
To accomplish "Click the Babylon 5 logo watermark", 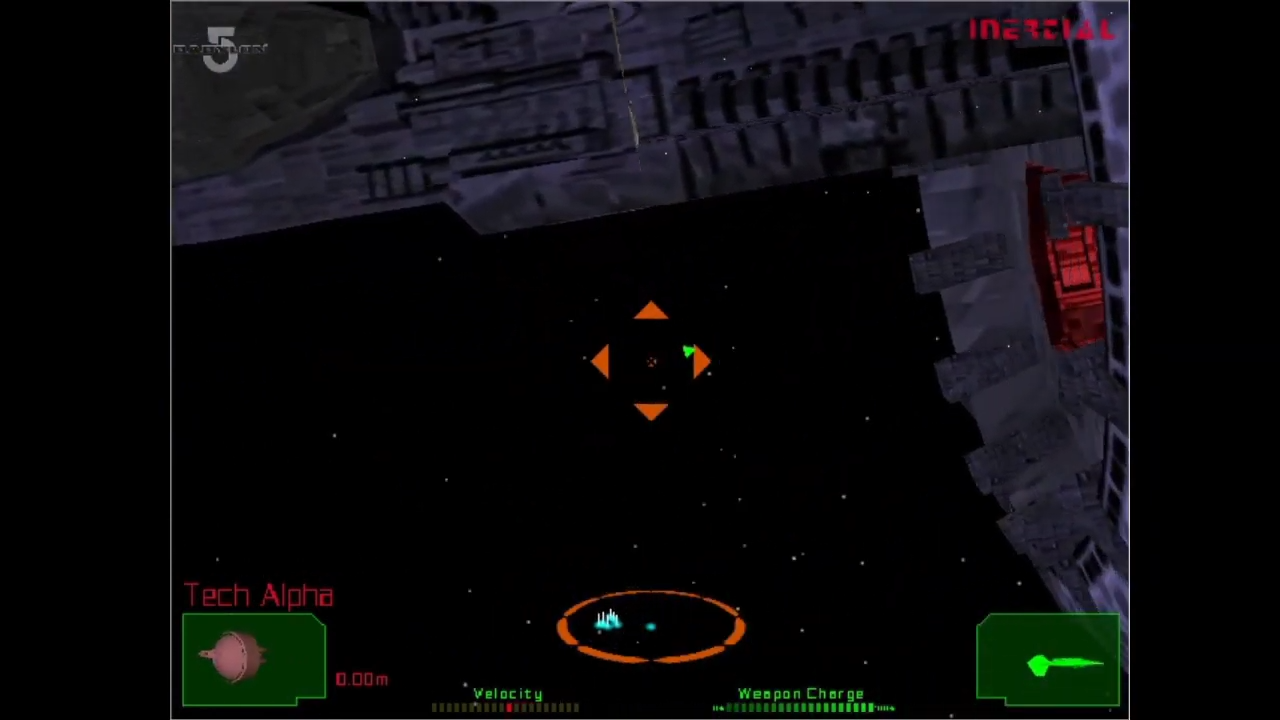I will click(220, 48).
